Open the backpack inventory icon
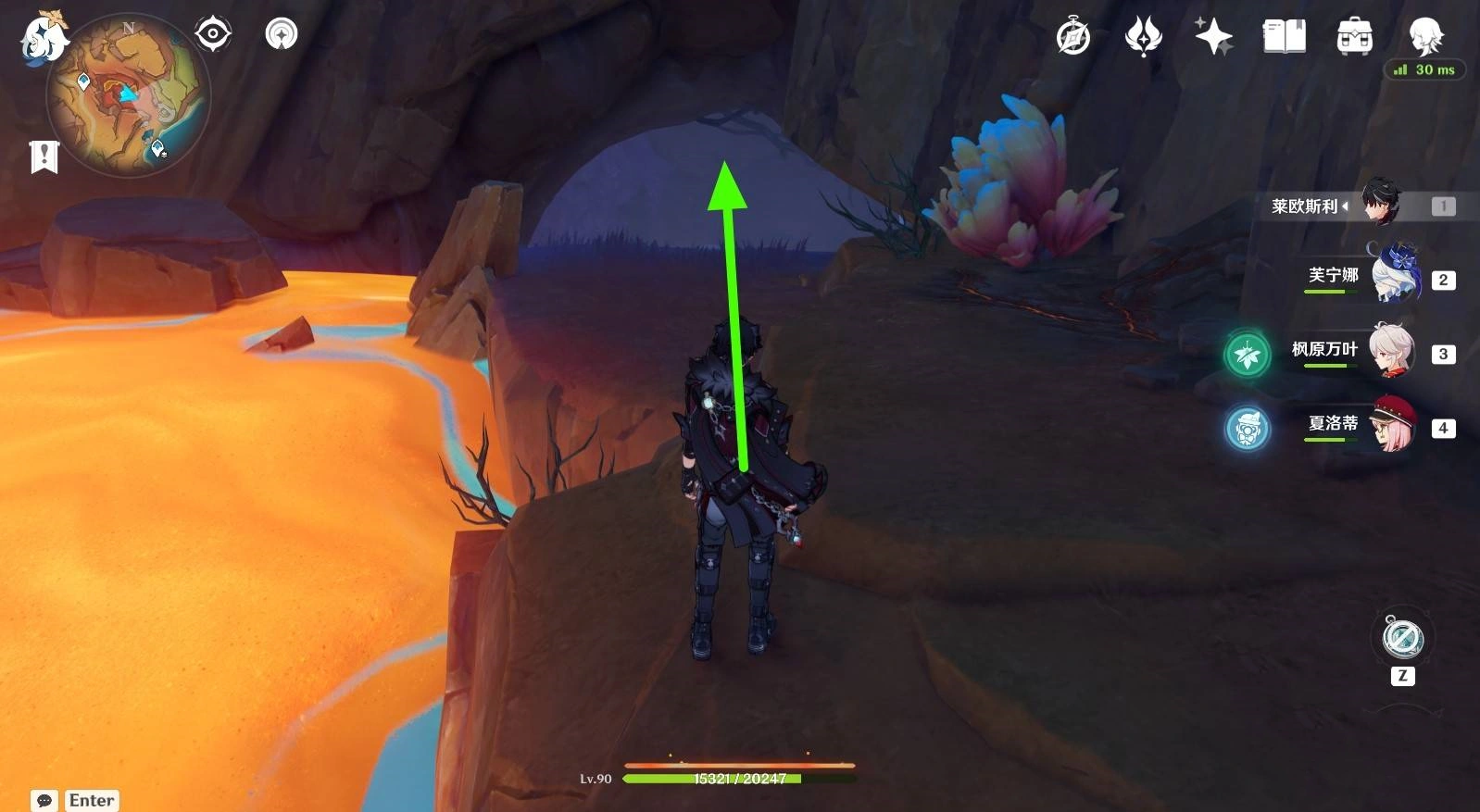This screenshot has height=812, width=1480. click(1354, 37)
